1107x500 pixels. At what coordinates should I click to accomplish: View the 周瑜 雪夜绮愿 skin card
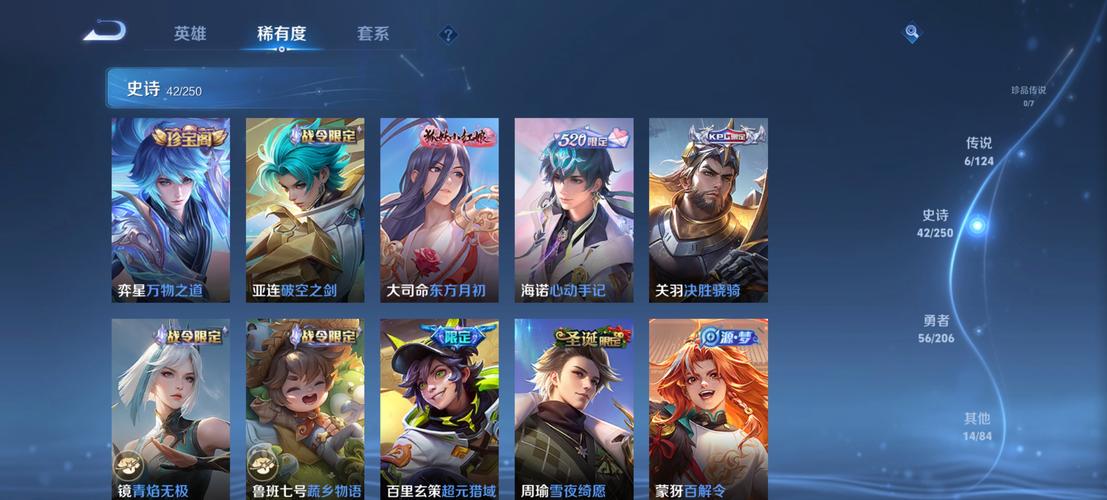574,410
